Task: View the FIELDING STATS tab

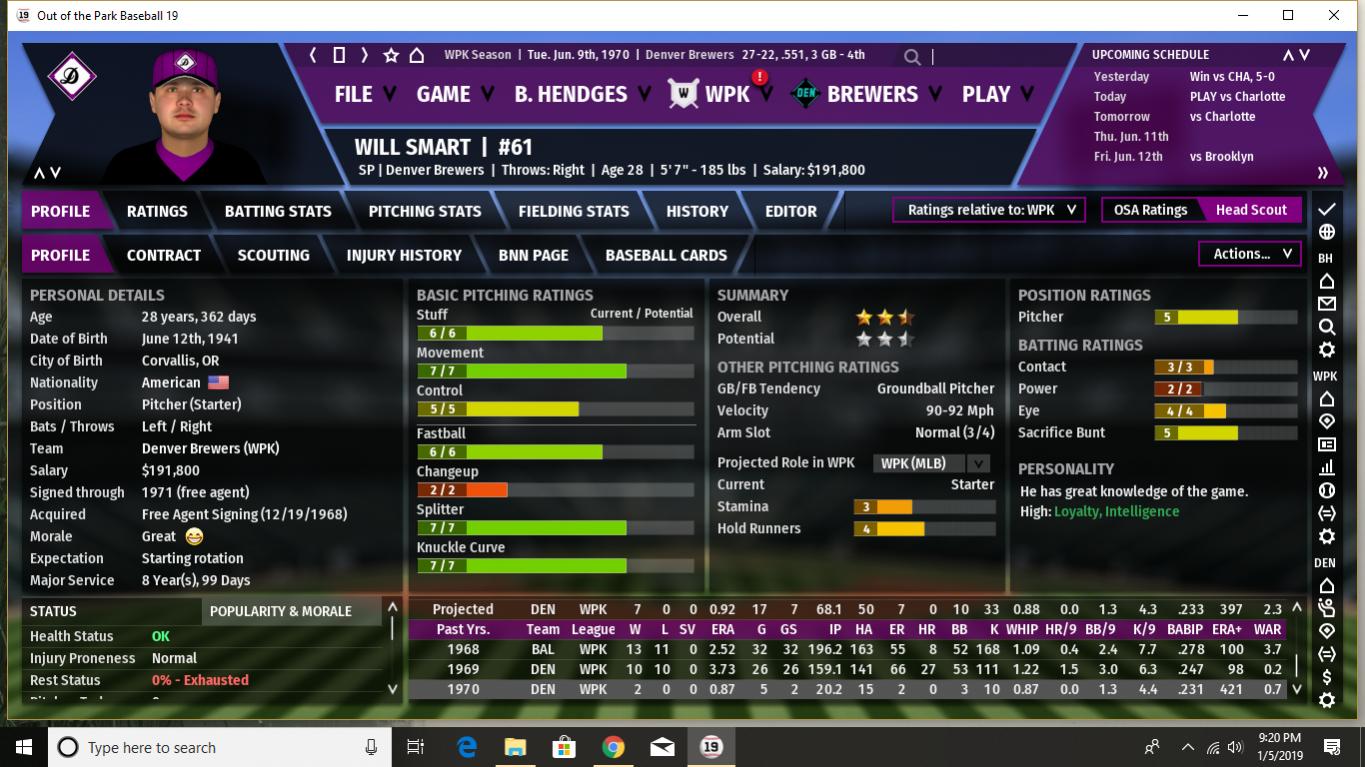Action: [x=574, y=211]
